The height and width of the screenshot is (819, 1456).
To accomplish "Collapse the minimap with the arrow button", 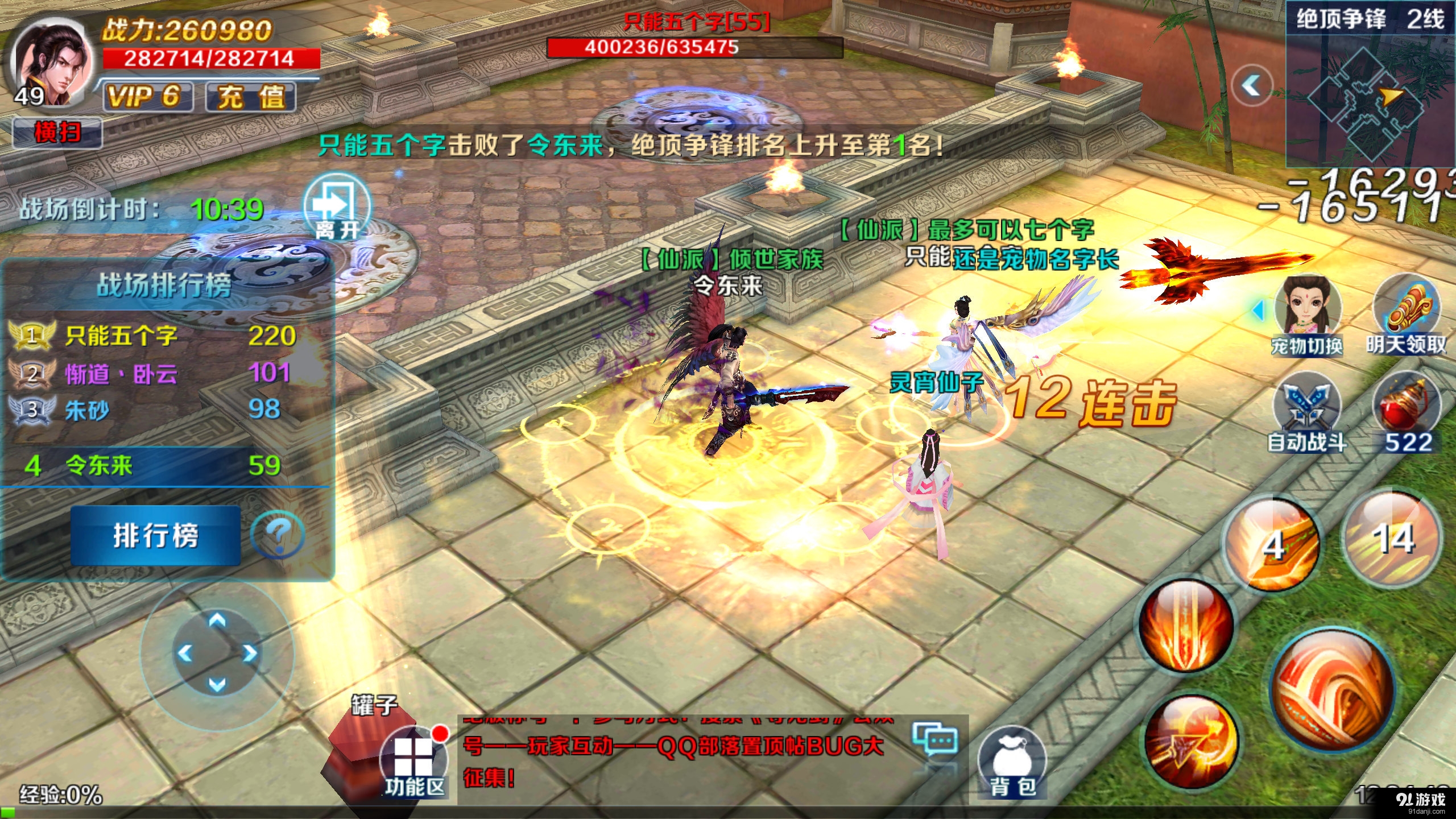I will point(1251,86).
